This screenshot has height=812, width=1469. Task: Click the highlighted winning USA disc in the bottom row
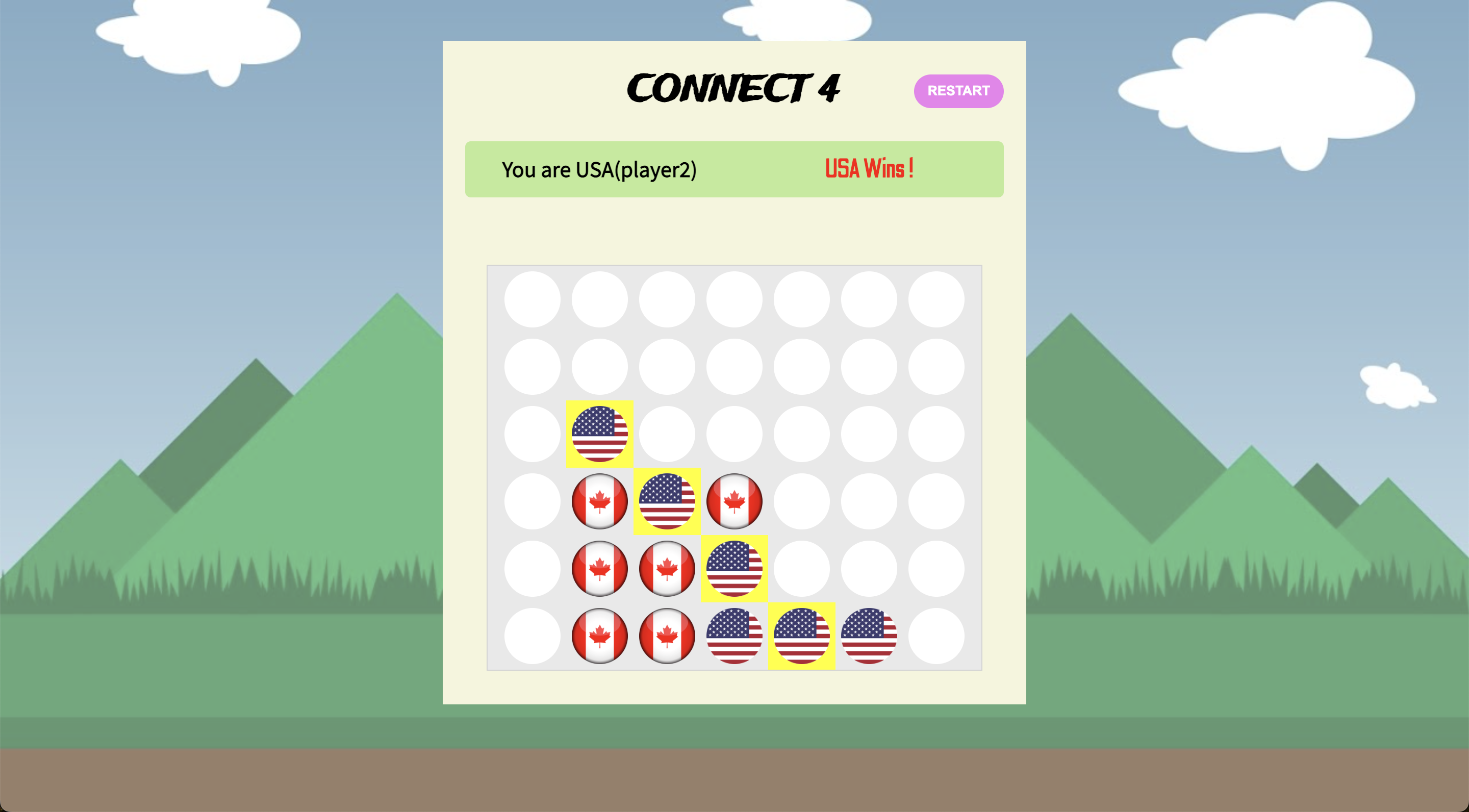[802, 635]
